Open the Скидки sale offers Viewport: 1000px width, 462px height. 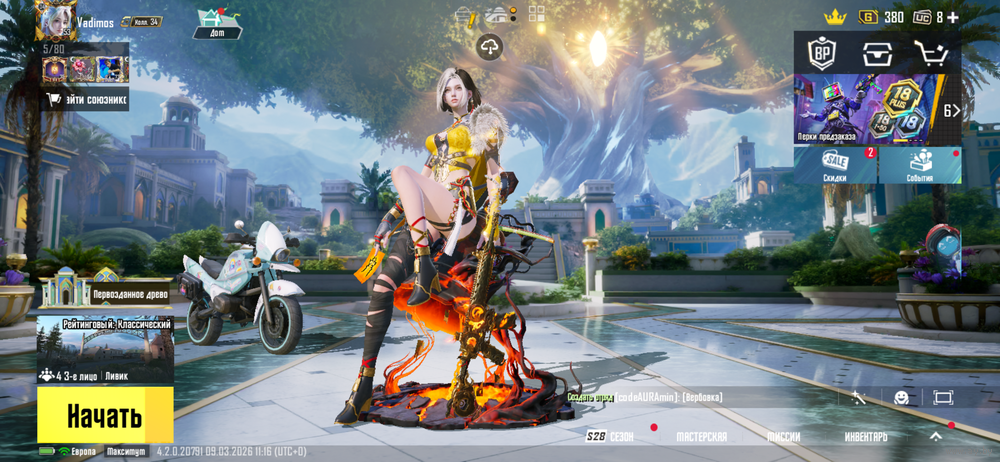836,165
